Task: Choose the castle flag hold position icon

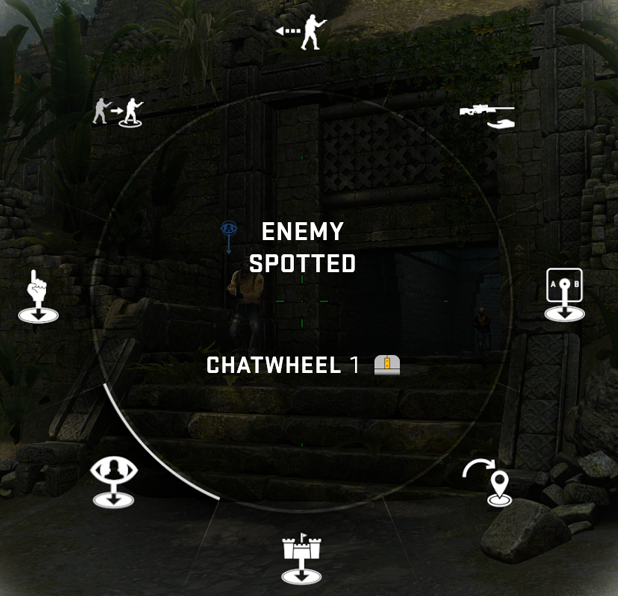Action: [301, 558]
